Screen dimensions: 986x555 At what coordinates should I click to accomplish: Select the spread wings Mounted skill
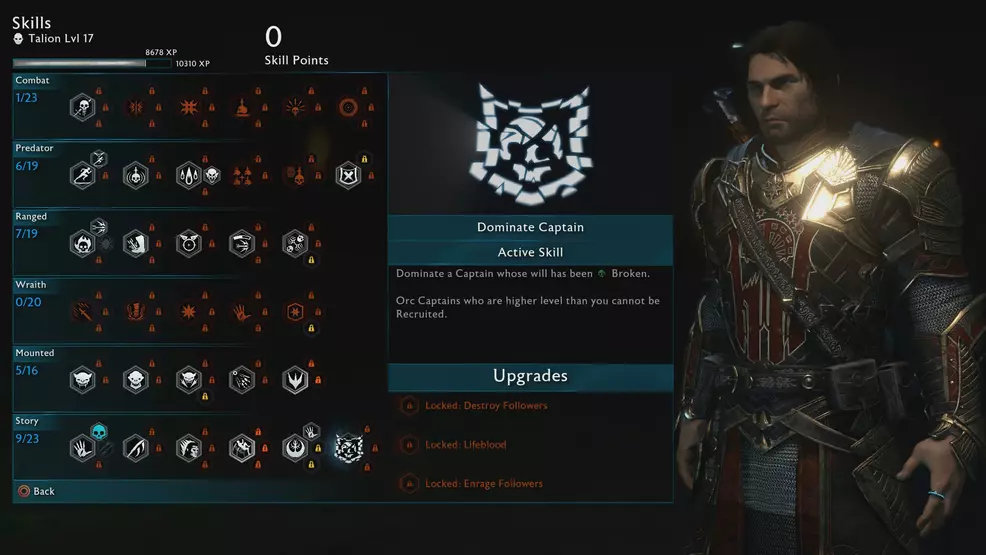[295, 379]
